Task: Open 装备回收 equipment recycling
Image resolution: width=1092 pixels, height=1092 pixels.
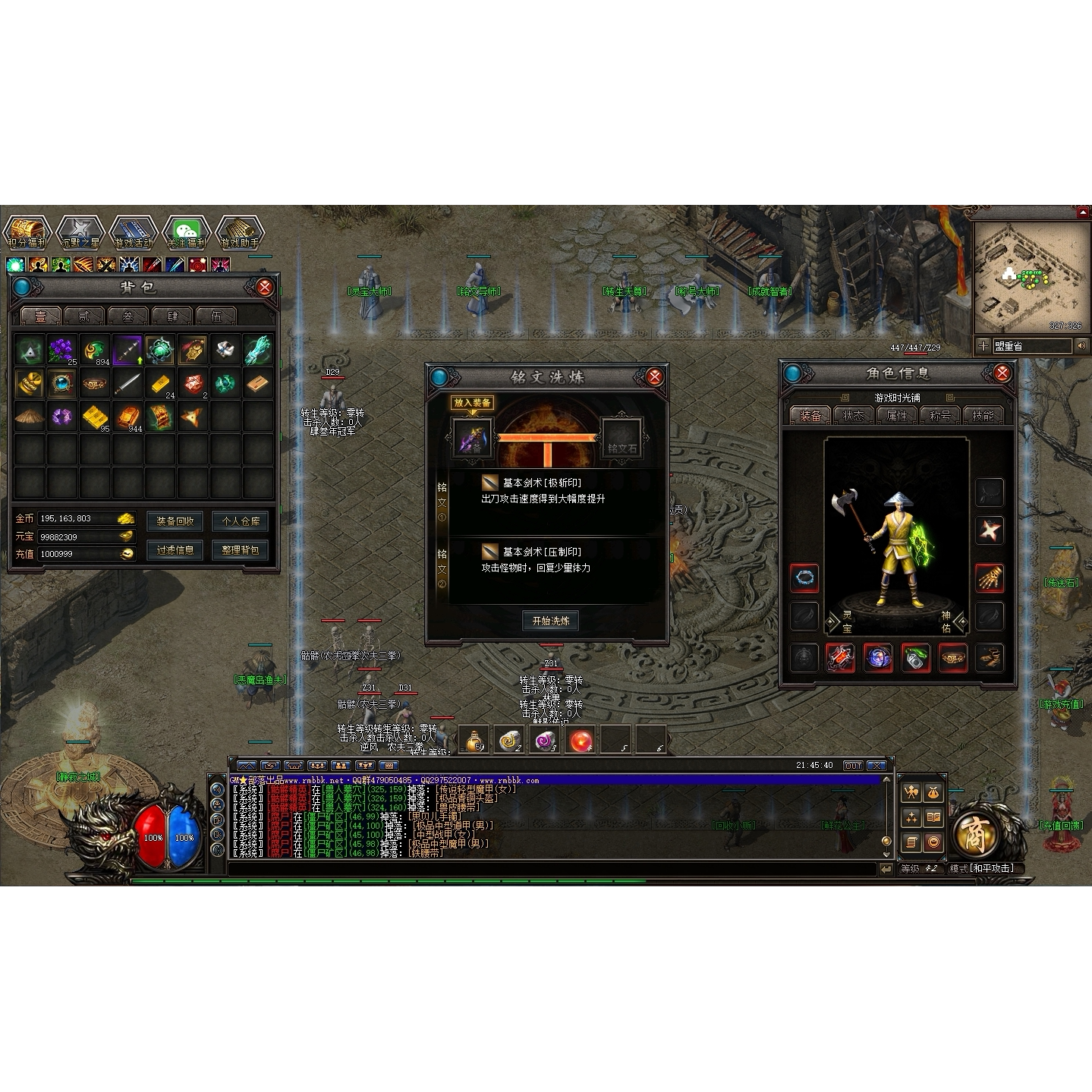Action: pyautogui.click(x=175, y=521)
